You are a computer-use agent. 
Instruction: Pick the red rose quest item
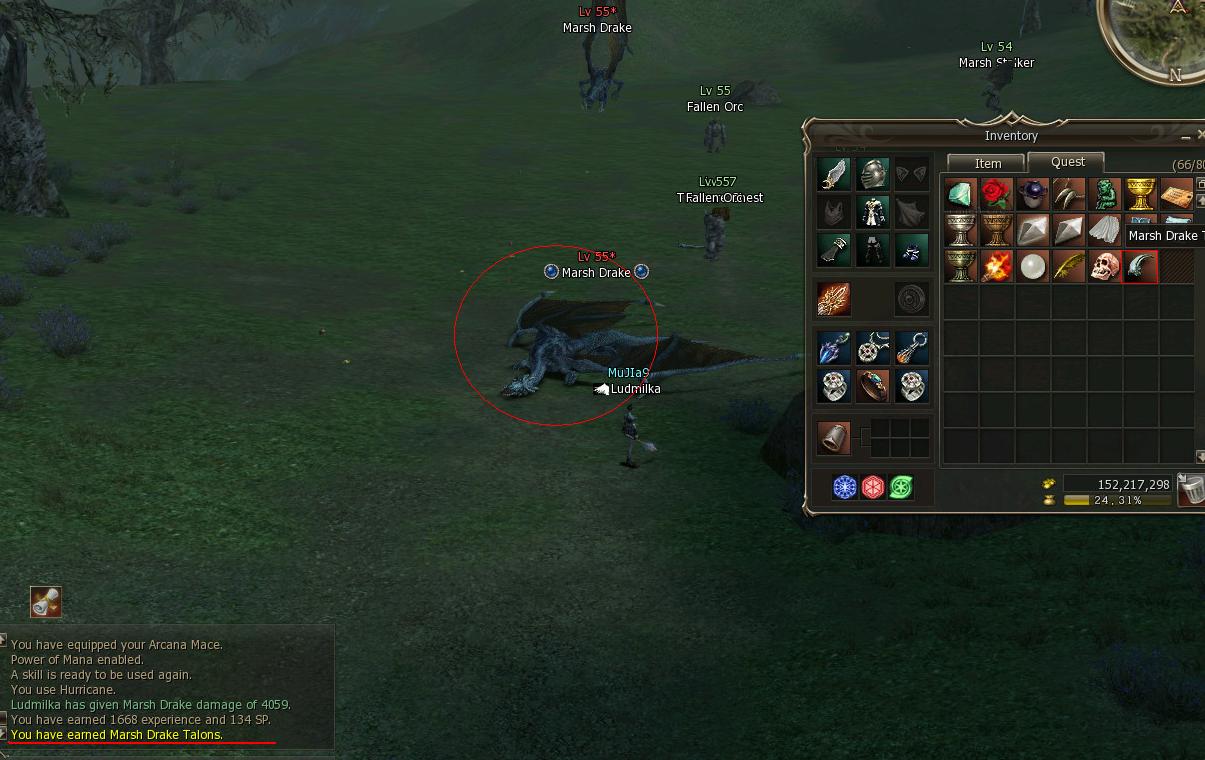pos(996,194)
